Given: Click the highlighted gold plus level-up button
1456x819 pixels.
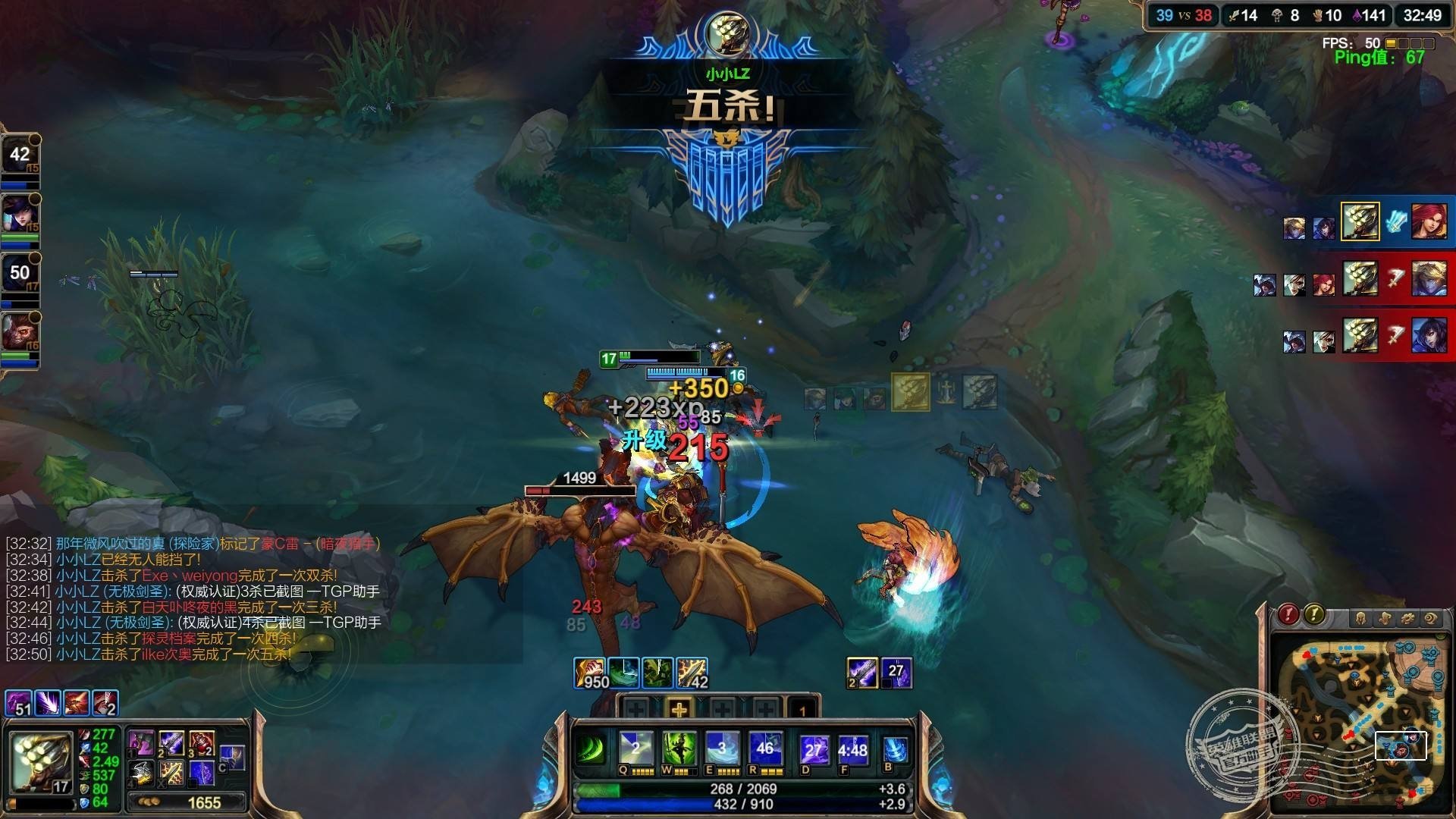Looking at the screenshot, I should coord(679,710).
